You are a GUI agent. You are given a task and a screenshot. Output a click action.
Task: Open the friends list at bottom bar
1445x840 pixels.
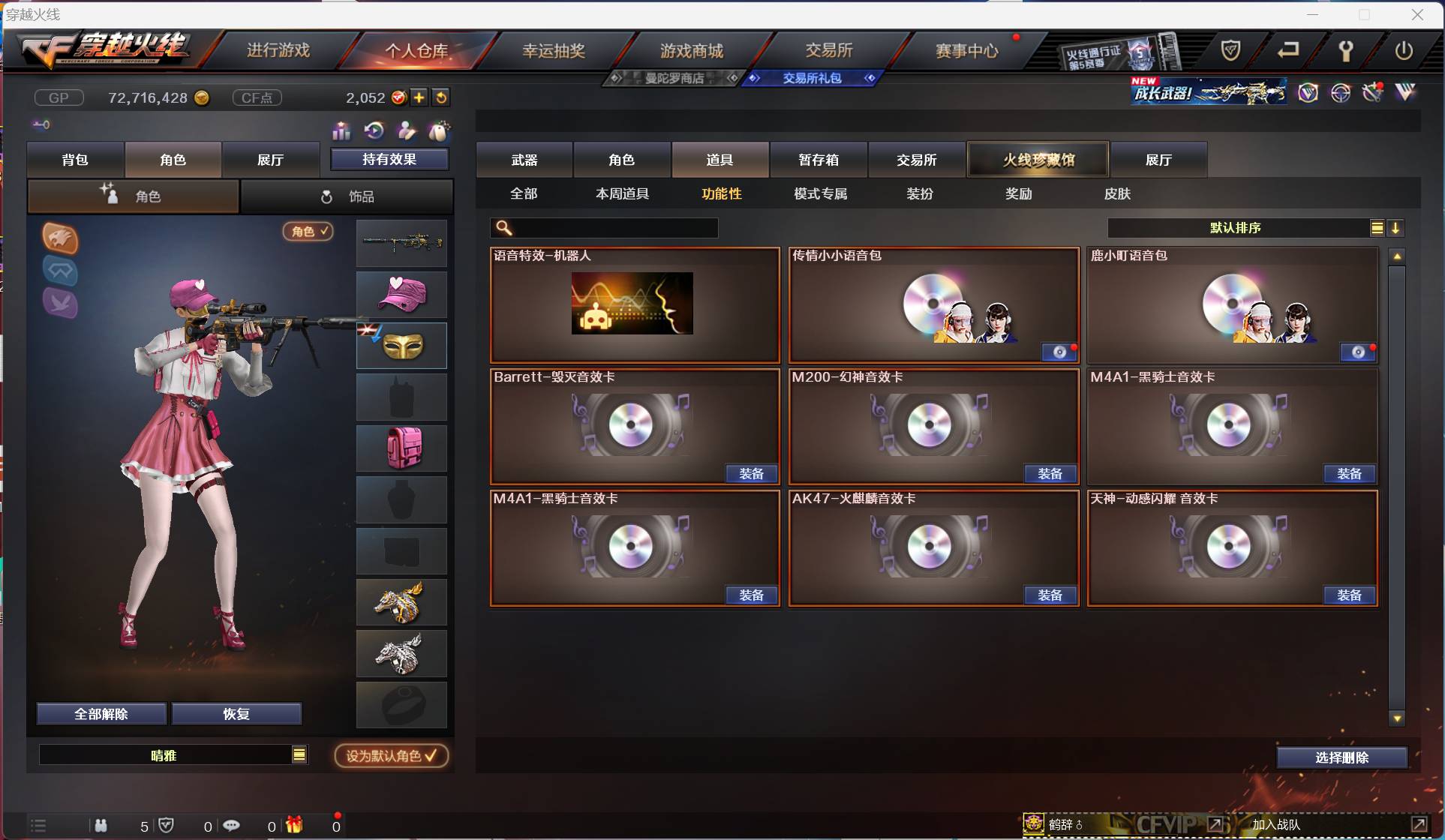100,826
